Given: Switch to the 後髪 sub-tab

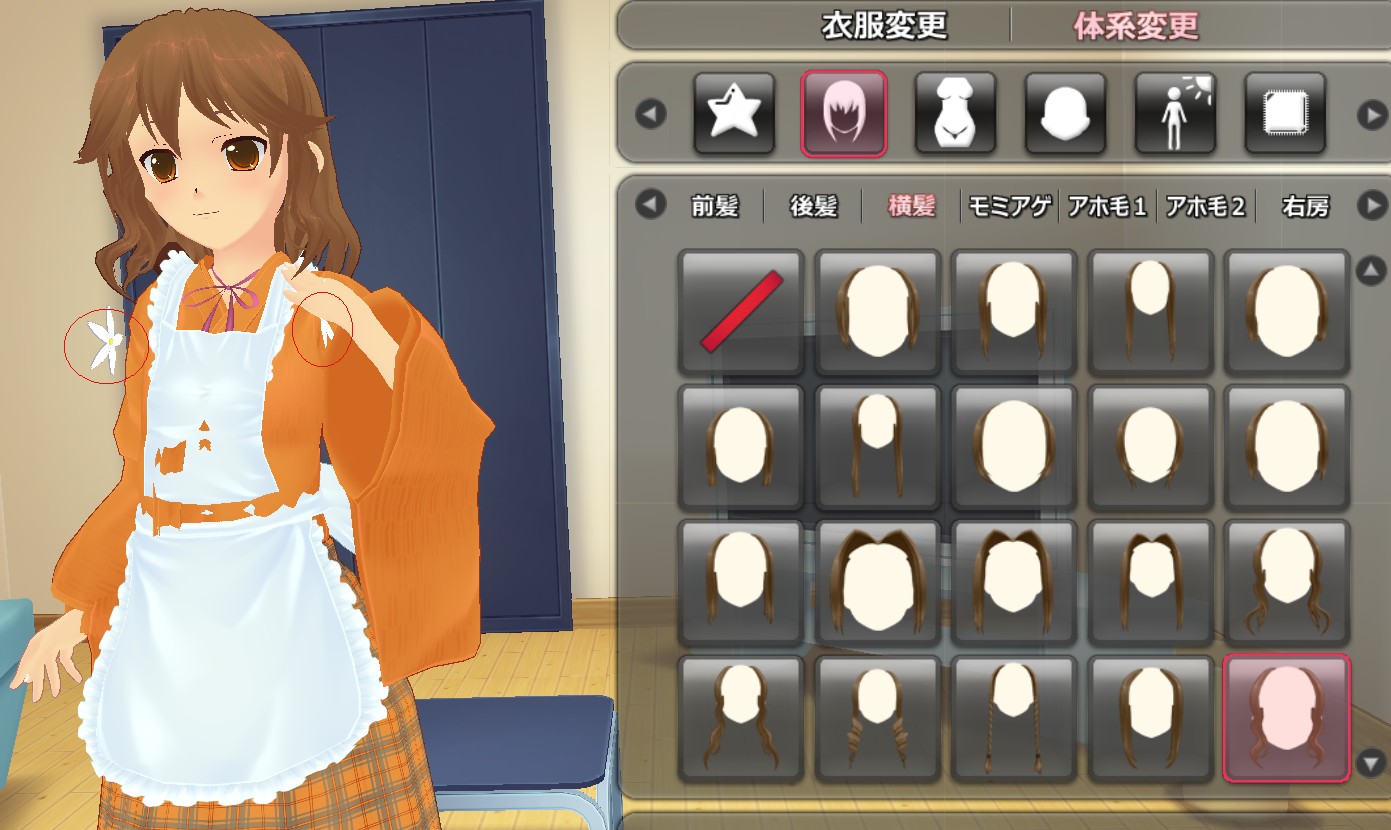Looking at the screenshot, I should (813, 207).
